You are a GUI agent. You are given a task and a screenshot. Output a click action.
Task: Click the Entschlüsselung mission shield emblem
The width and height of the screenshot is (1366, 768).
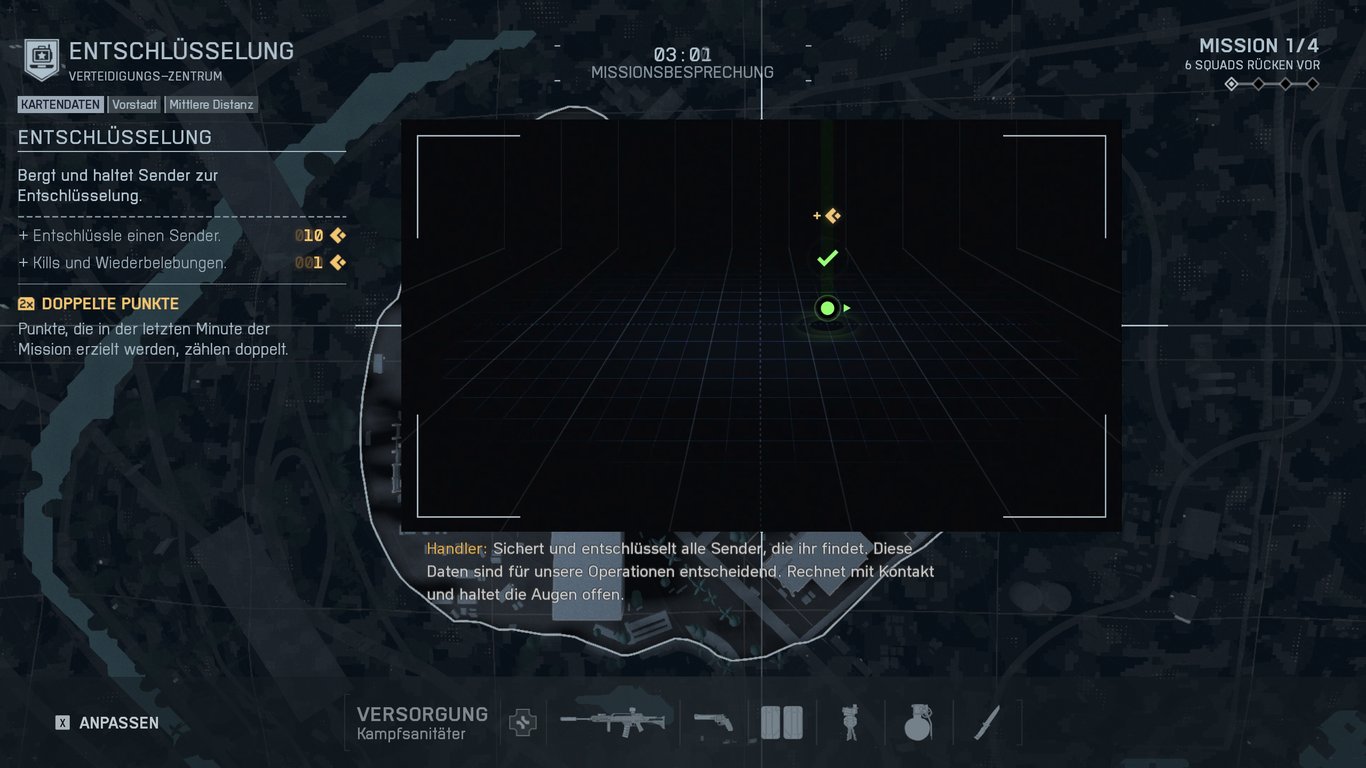40,57
